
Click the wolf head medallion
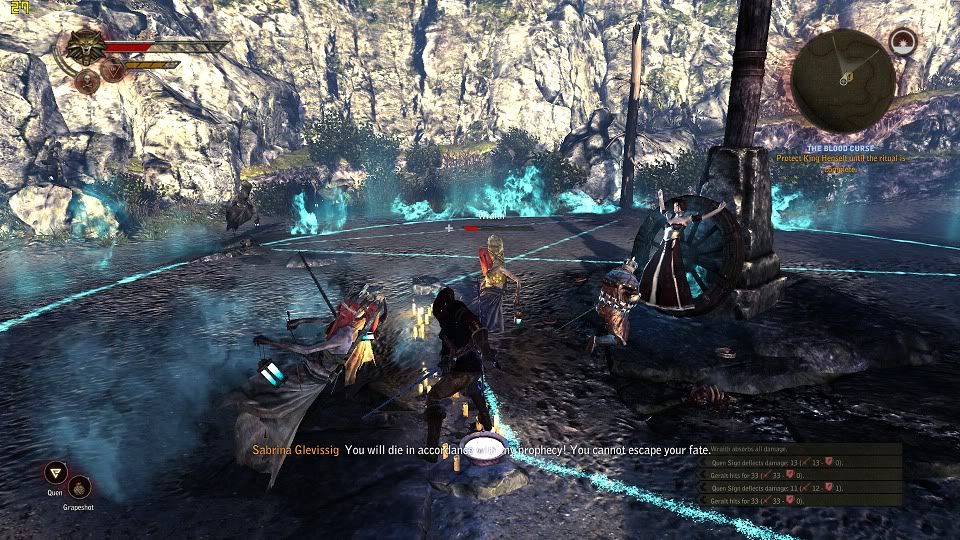tap(85, 46)
